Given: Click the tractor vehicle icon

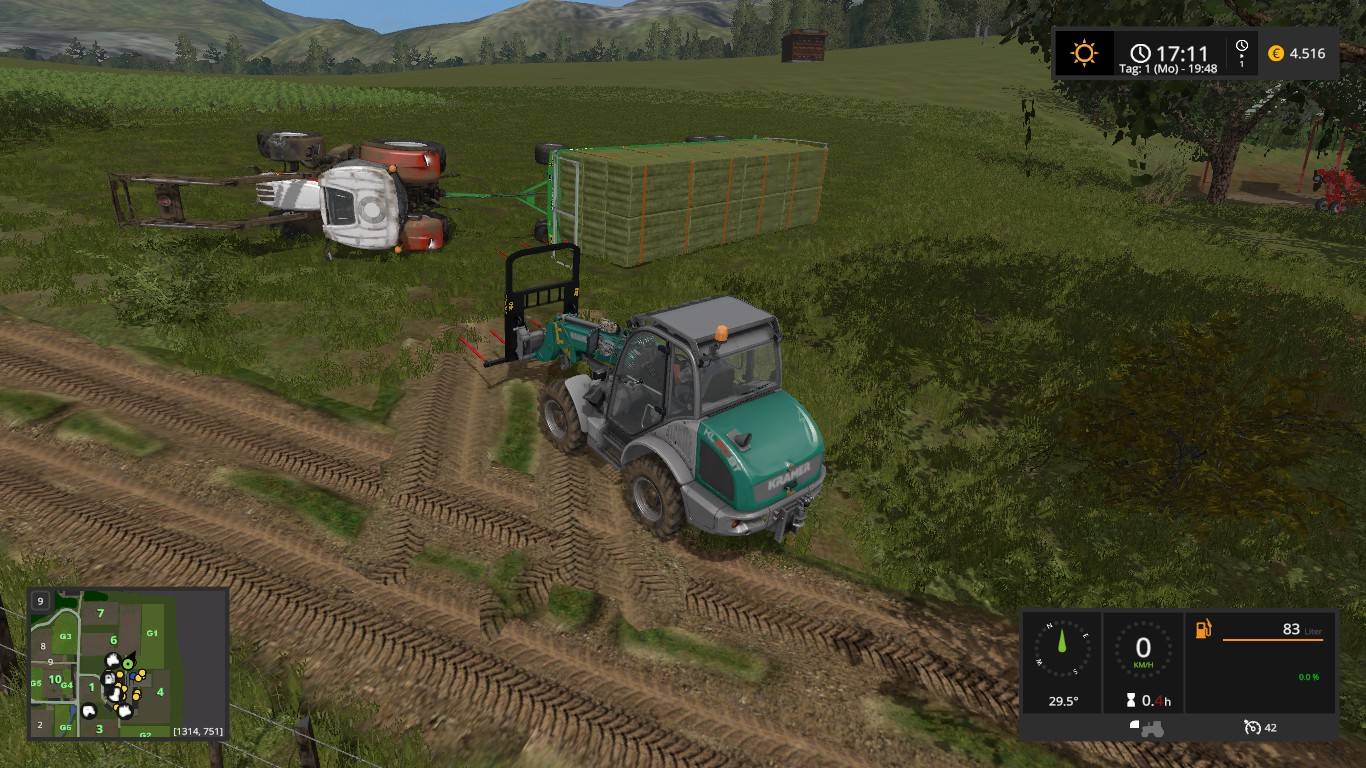Looking at the screenshot, I should tap(1146, 727).
